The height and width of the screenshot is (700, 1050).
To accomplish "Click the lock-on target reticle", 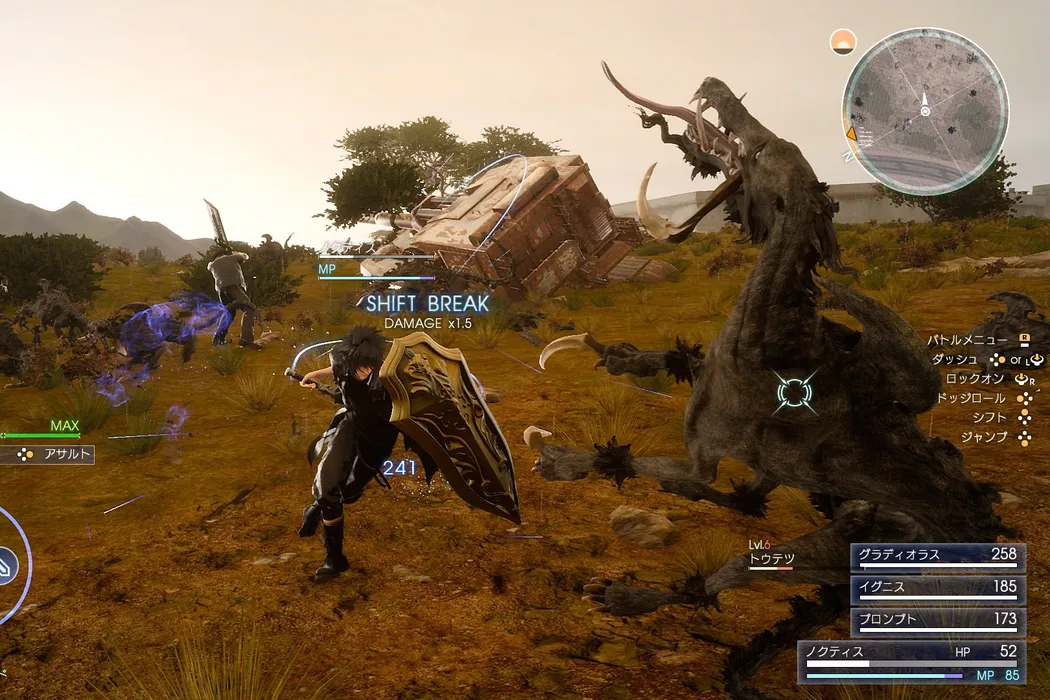I will tap(796, 393).
